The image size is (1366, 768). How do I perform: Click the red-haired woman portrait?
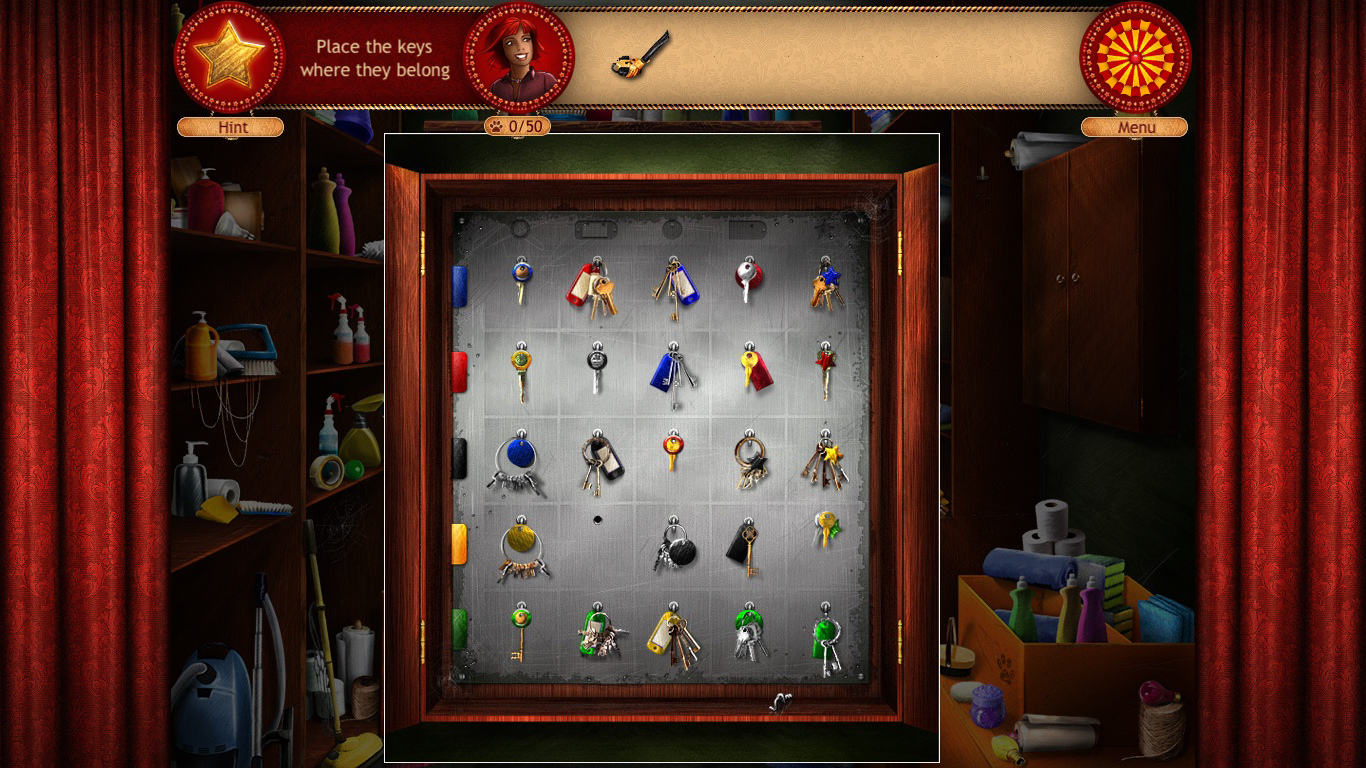point(519,56)
